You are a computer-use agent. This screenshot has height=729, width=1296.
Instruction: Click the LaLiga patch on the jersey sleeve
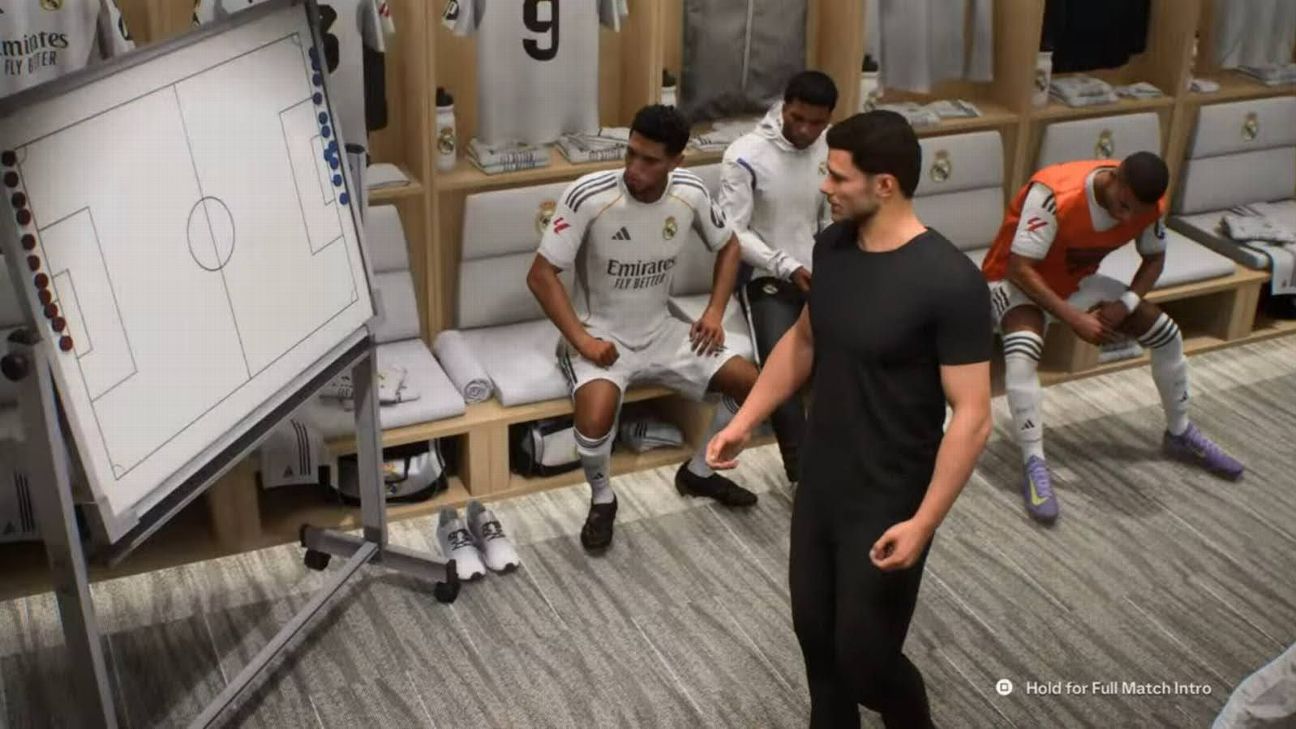[560, 225]
